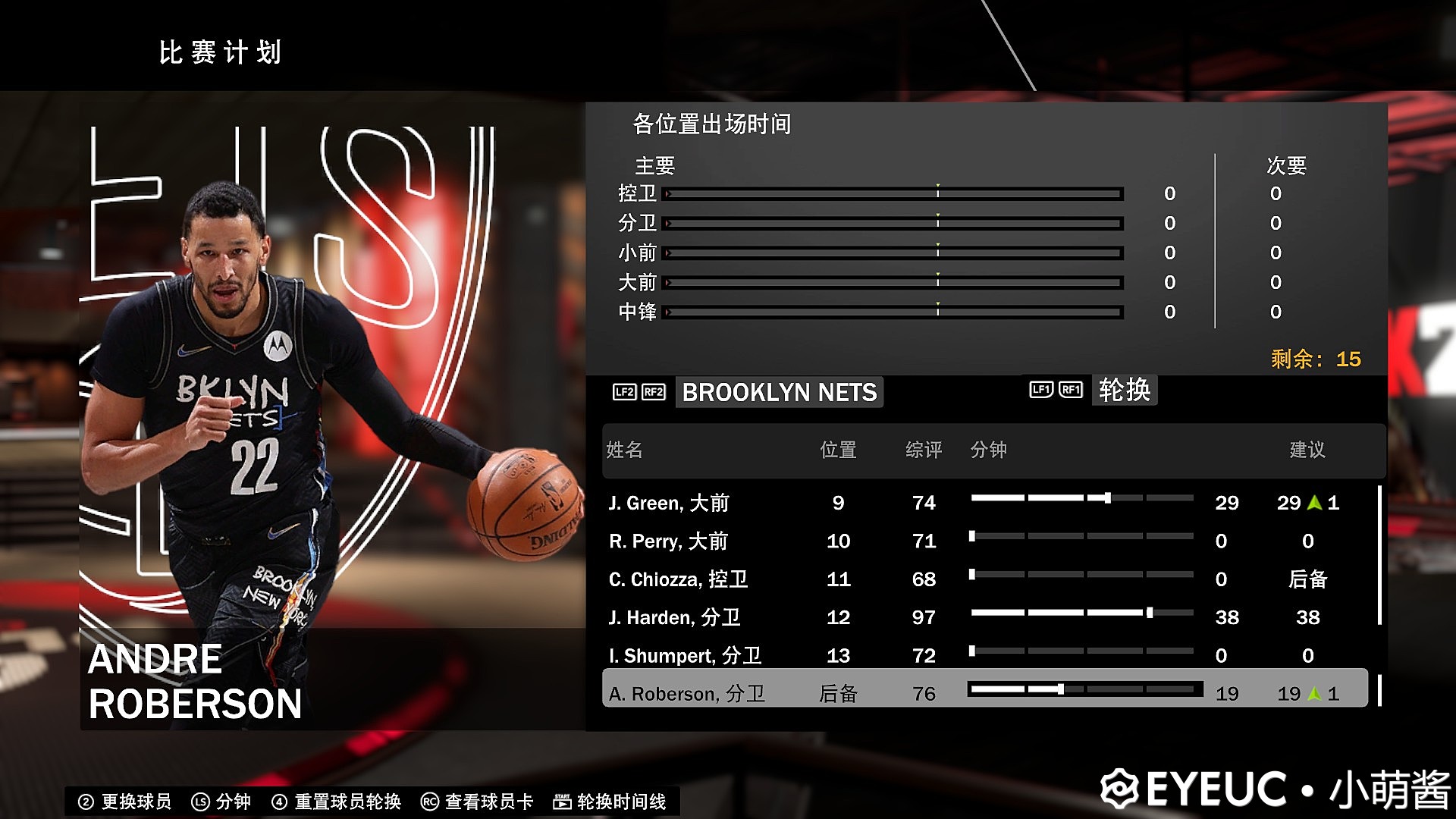This screenshot has width=1456, height=819.
Task: Click the RF1 icon beside the rotation tab
Action: click(1071, 390)
